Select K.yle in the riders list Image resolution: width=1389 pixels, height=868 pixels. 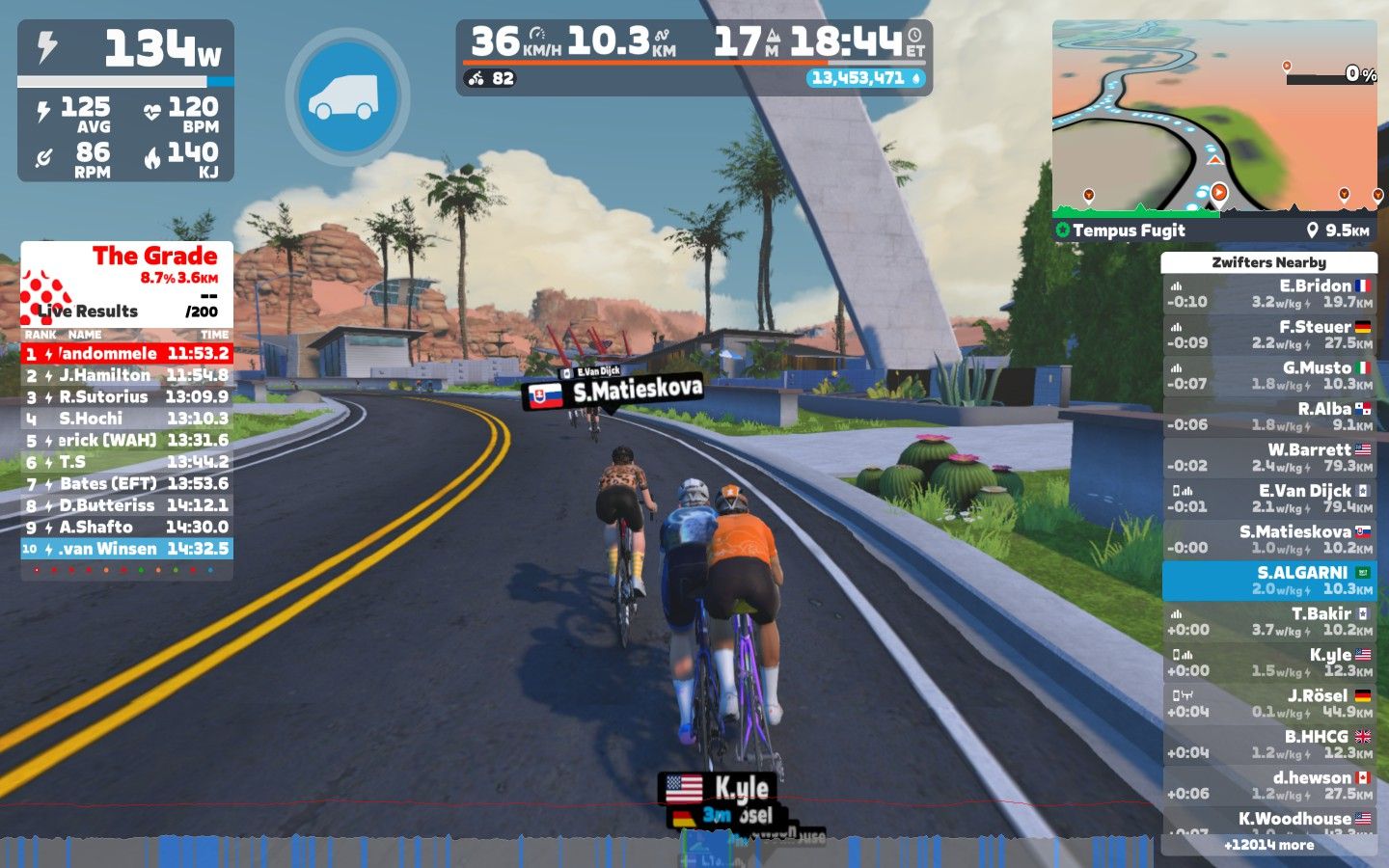pyautogui.click(x=1268, y=663)
